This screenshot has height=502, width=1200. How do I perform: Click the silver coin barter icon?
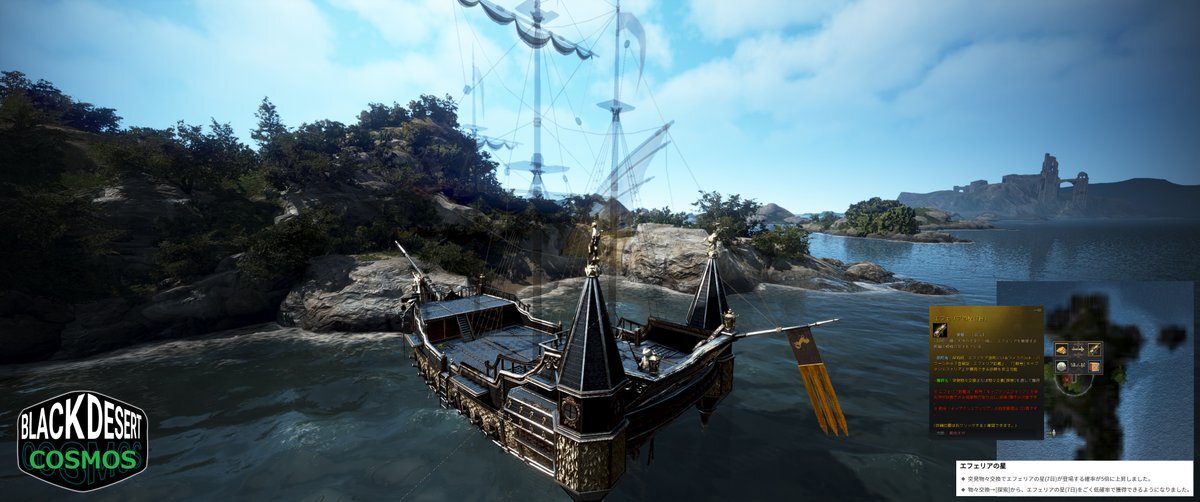pos(1061,366)
